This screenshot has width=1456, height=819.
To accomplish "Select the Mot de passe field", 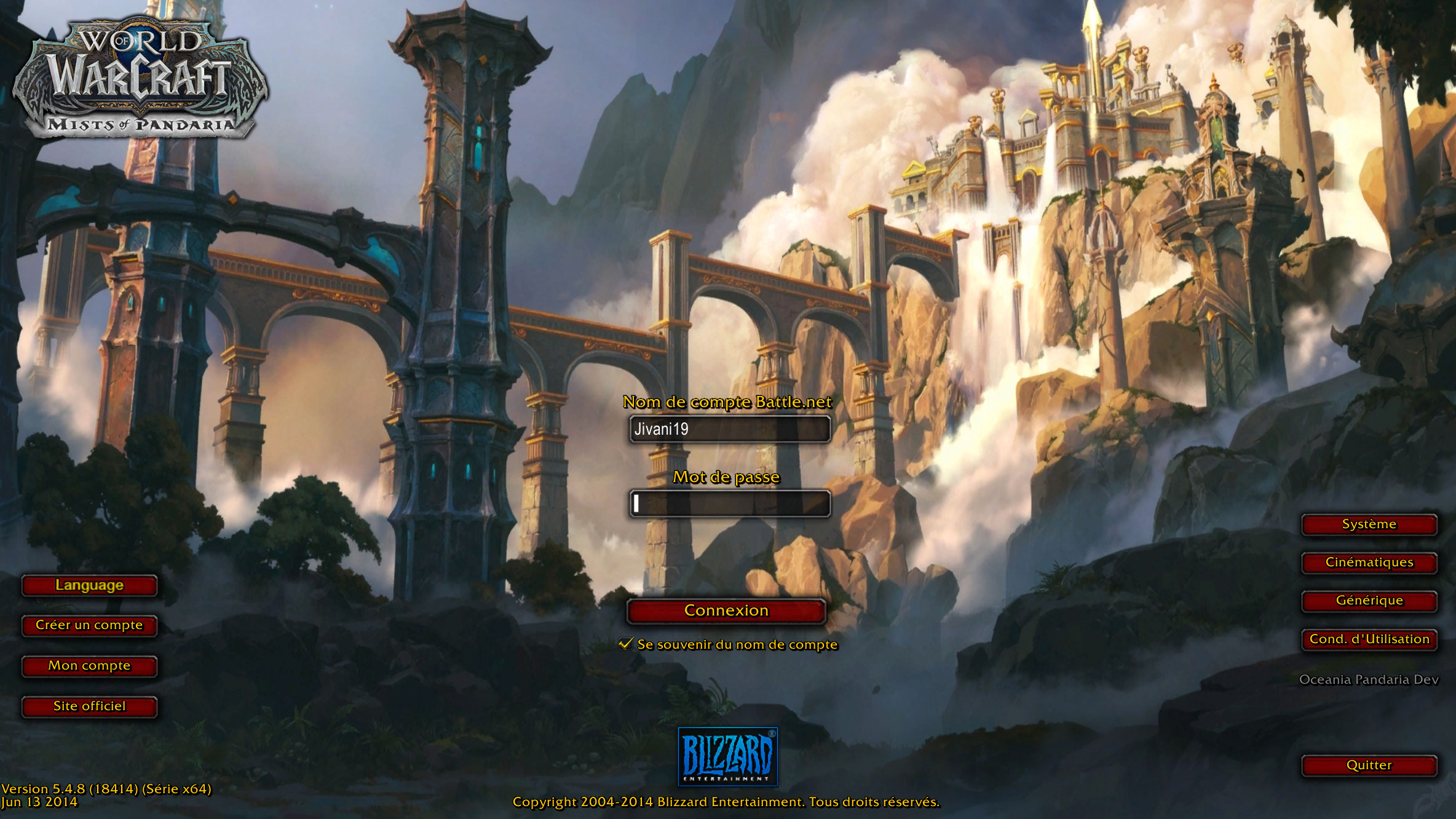I will [x=730, y=504].
